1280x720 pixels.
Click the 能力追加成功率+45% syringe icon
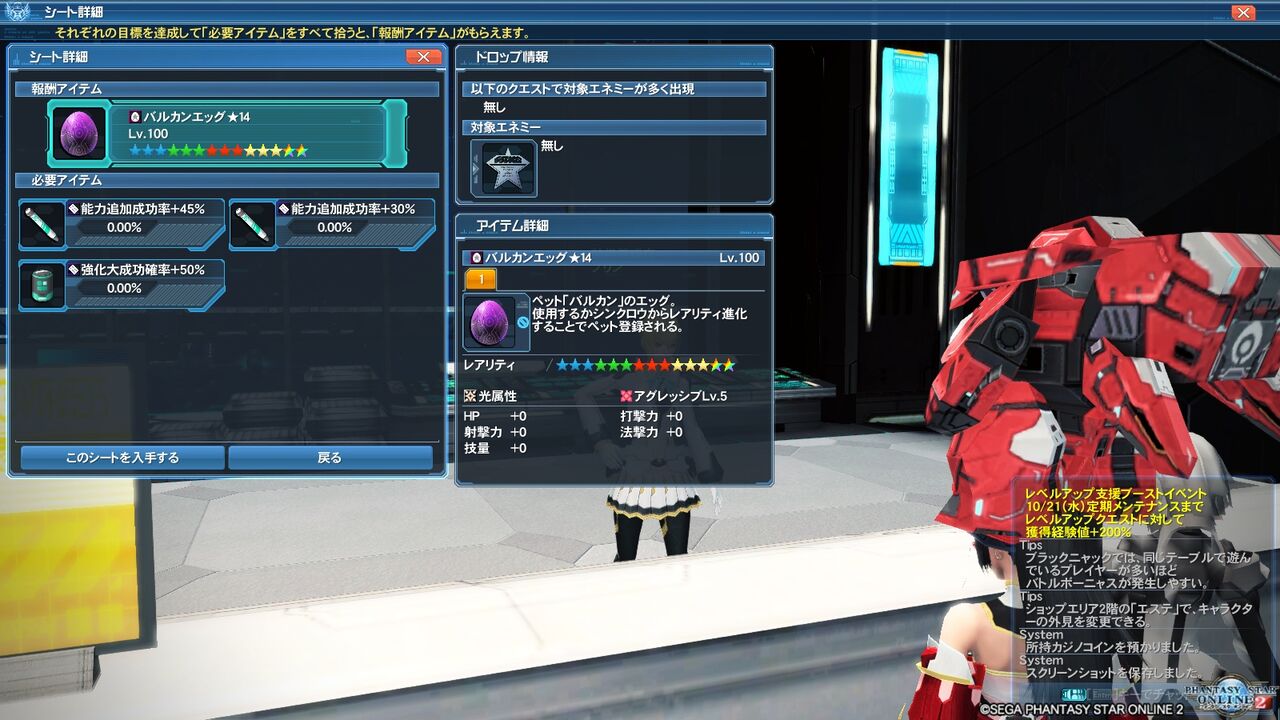43,223
